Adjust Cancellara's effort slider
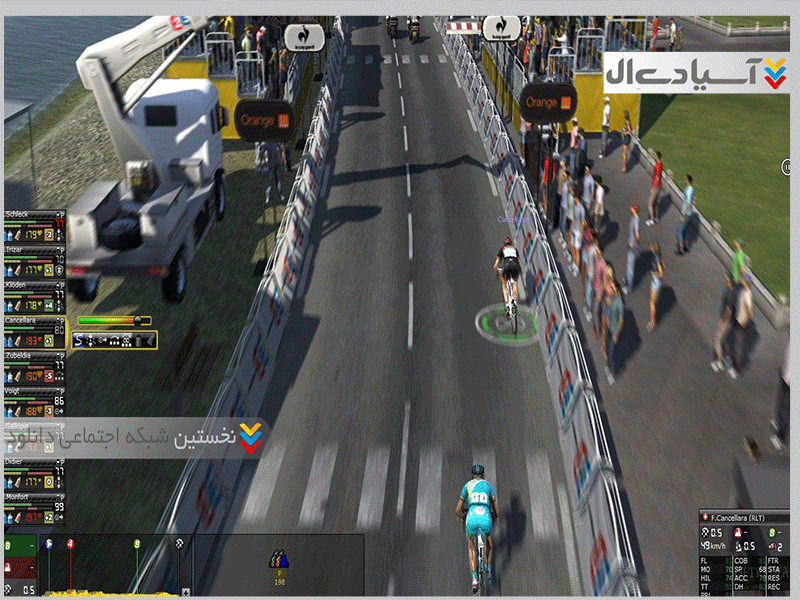800x600 pixels. pos(139,321)
